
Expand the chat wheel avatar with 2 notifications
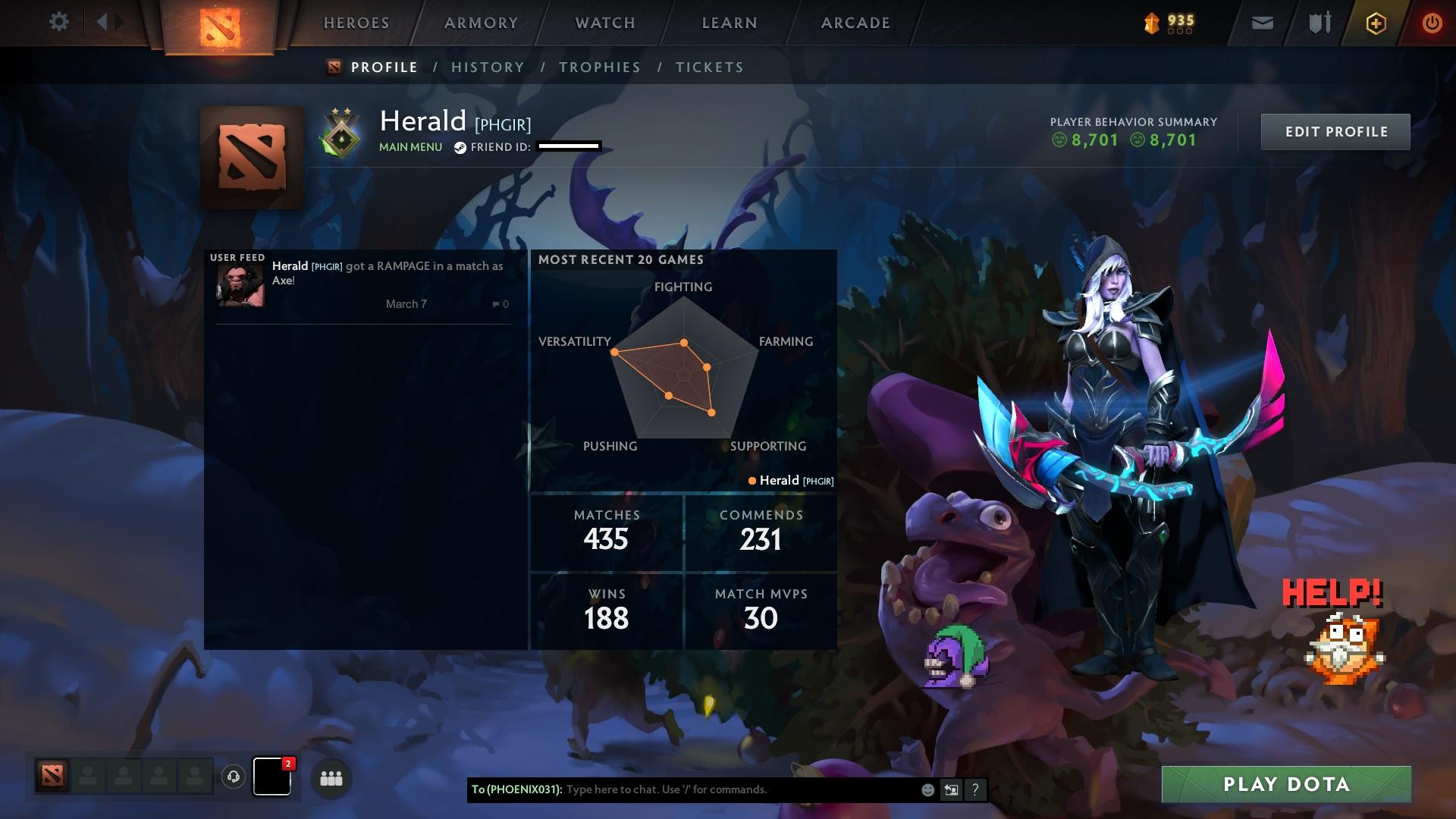click(x=272, y=777)
